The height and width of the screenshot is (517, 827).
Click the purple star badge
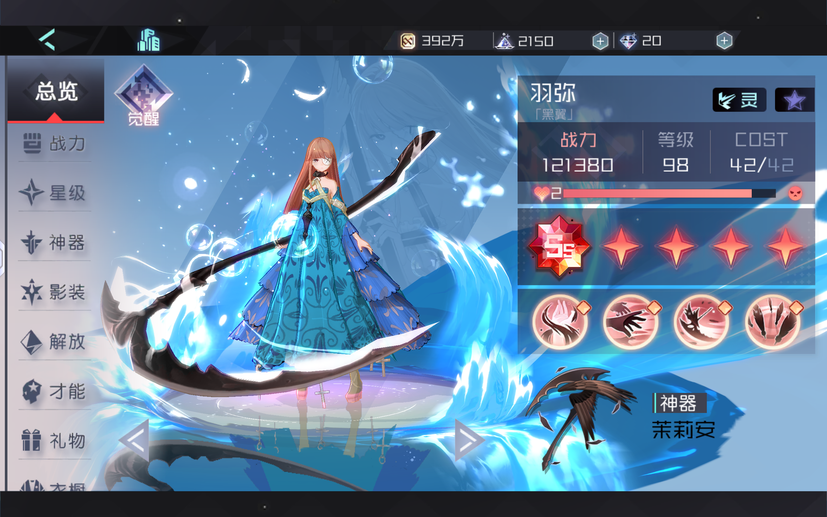pos(794,100)
